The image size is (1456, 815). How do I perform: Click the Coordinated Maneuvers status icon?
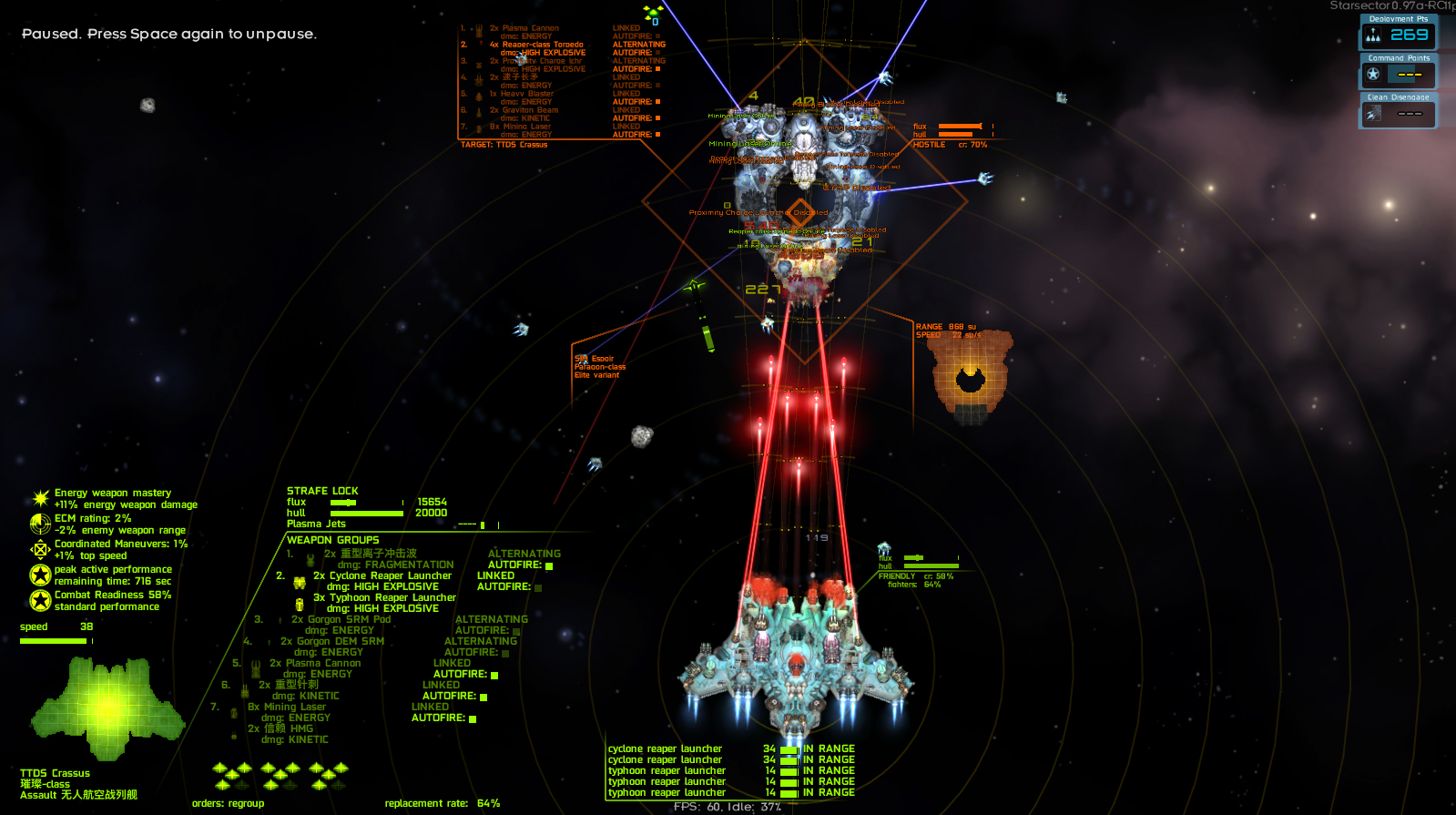pos(40,549)
